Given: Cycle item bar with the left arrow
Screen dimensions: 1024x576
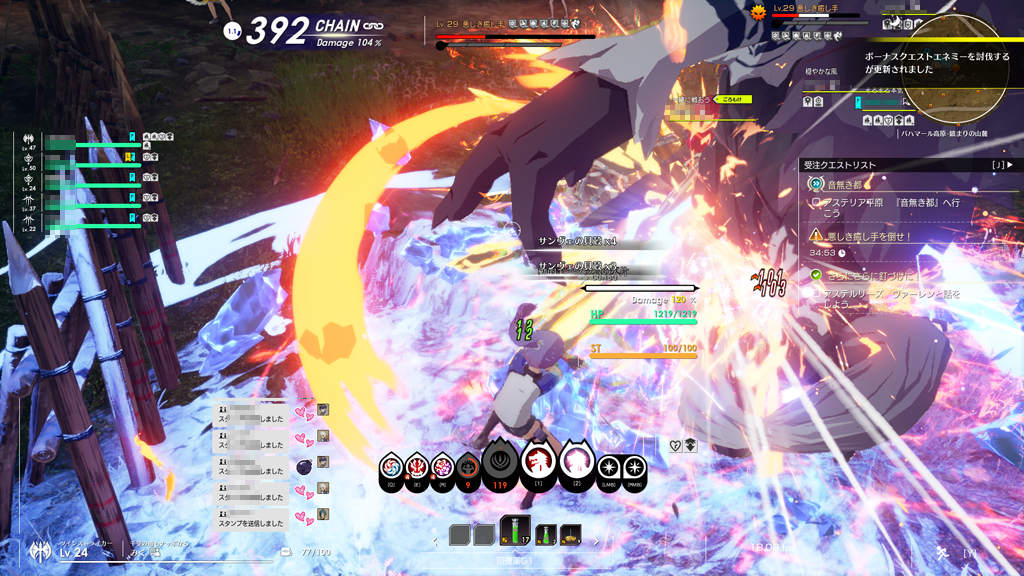Looking at the screenshot, I should (435, 542).
